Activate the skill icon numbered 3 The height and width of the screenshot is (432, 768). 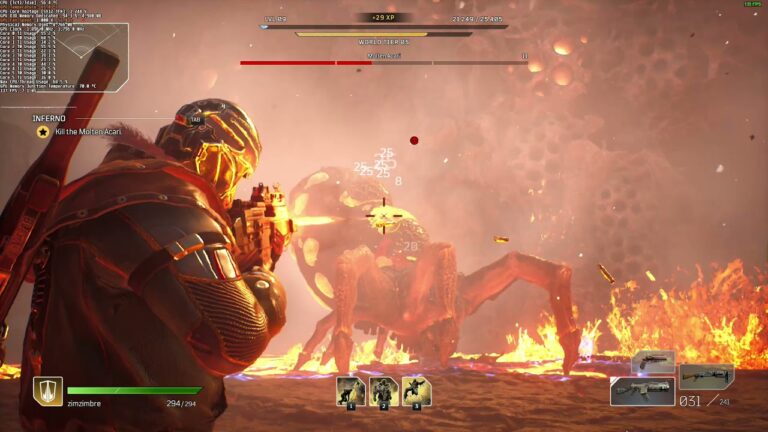tap(416, 390)
